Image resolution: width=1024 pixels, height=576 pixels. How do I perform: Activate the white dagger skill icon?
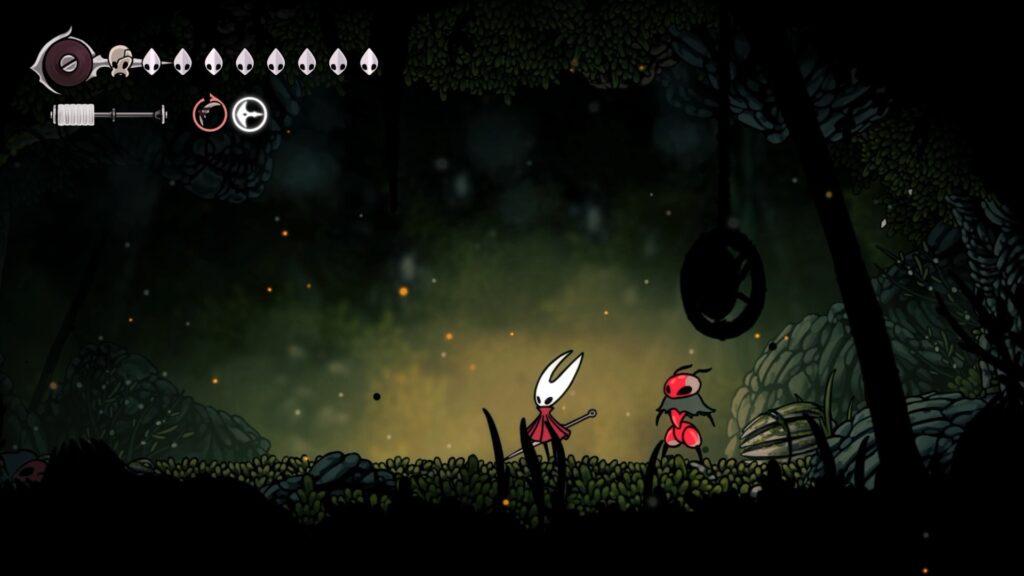[250, 115]
